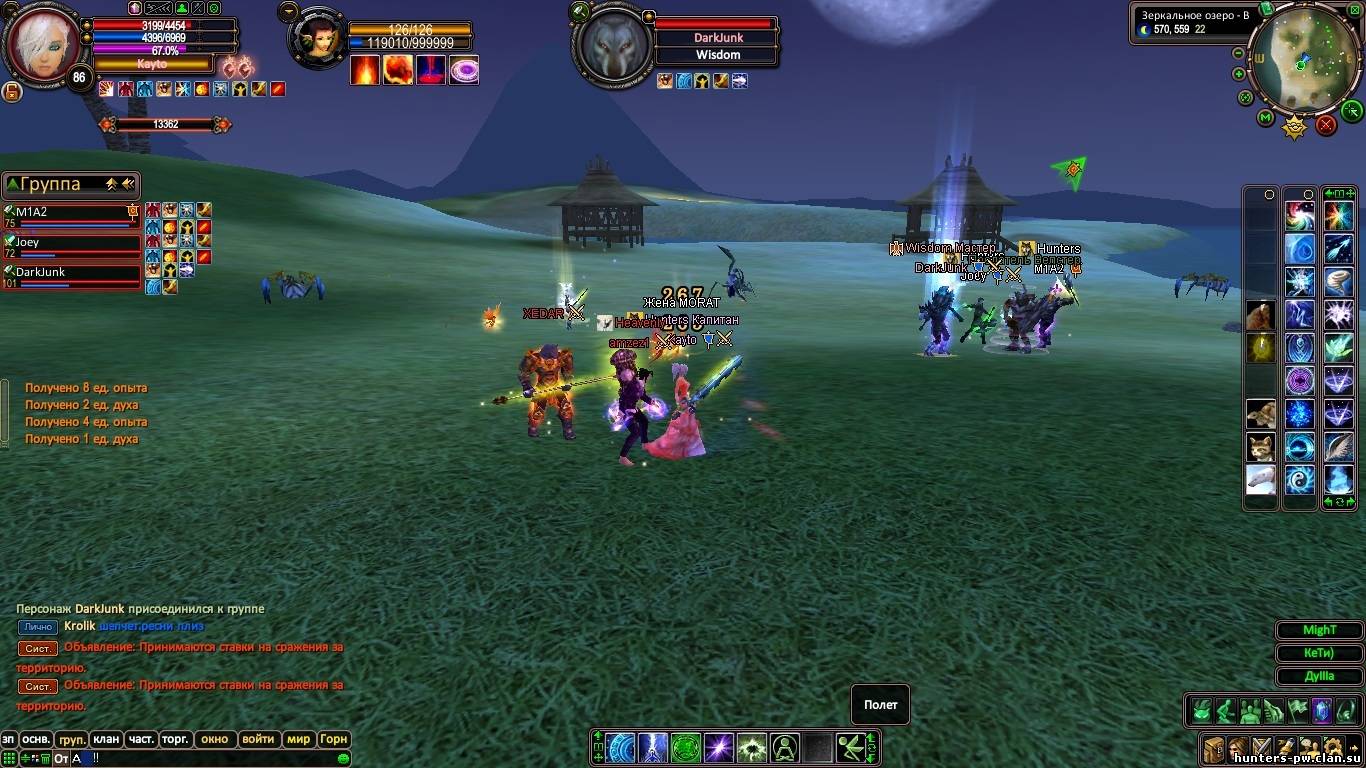Activate the flight skill on the hotbar

852,747
